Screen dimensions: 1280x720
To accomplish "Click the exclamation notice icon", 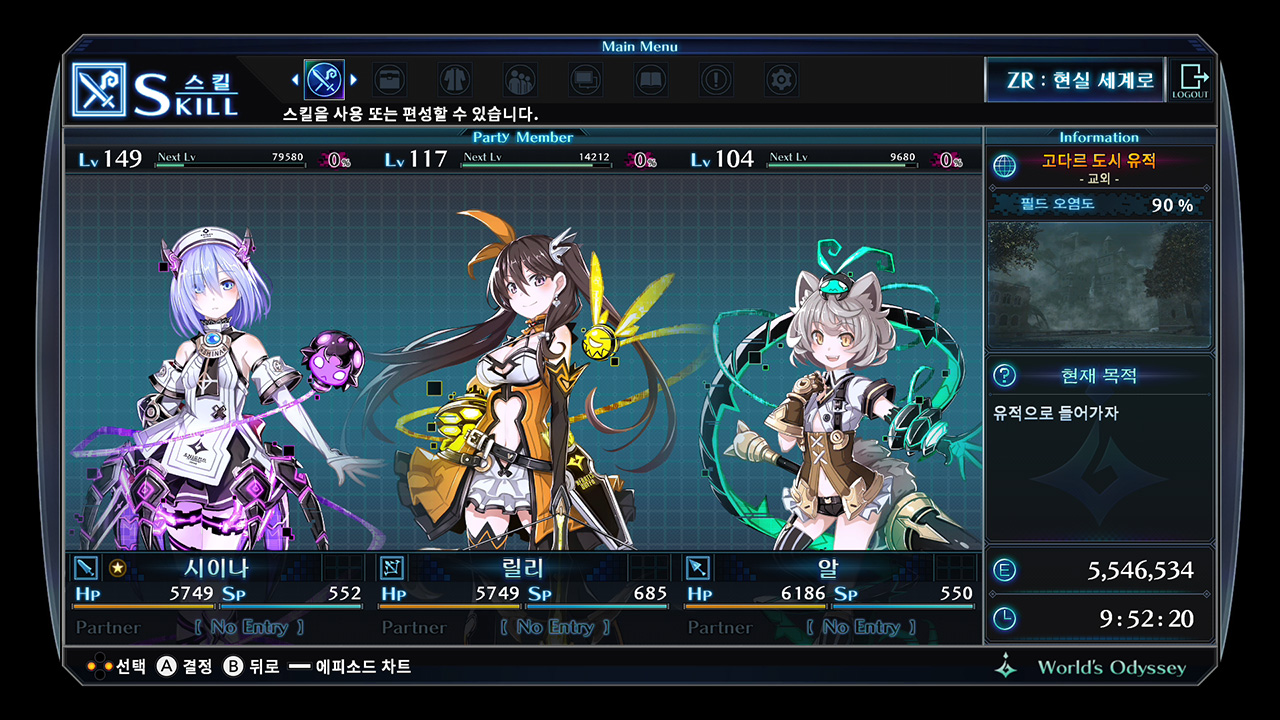I will [x=715, y=80].
